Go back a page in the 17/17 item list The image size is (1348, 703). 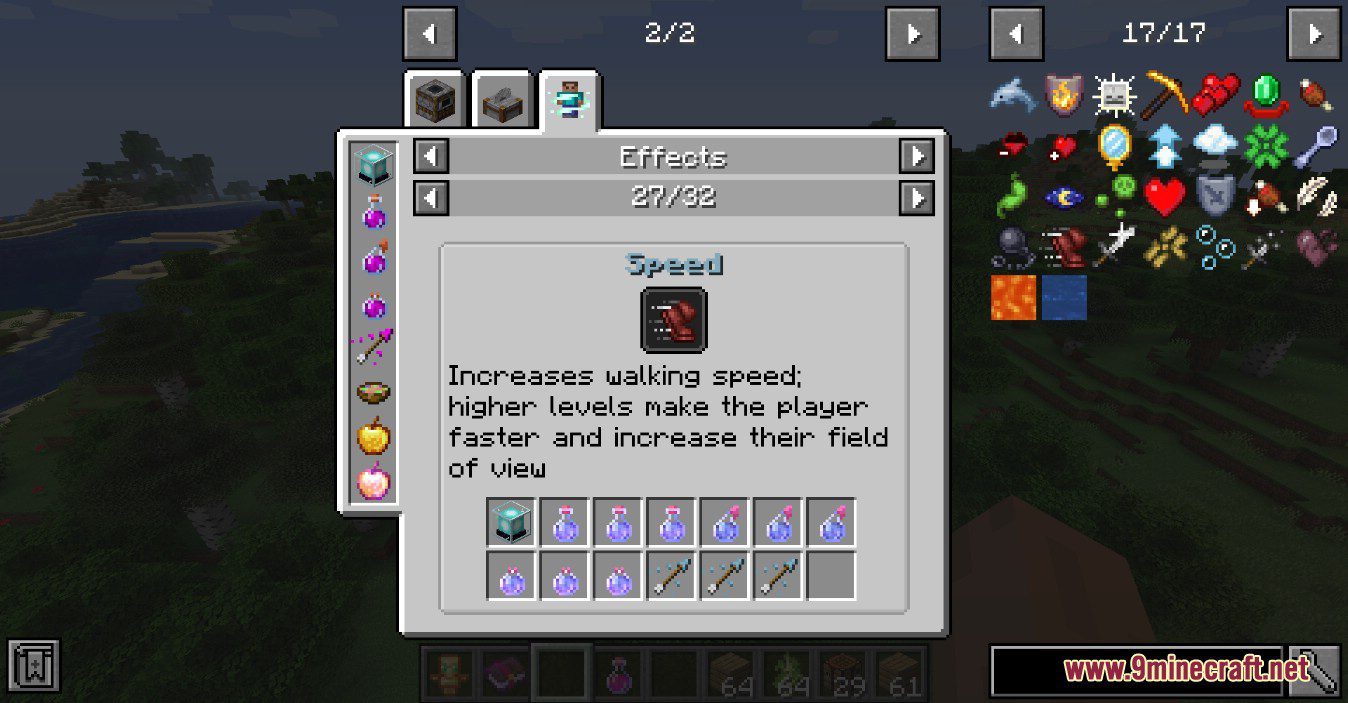click(1016, 34)
